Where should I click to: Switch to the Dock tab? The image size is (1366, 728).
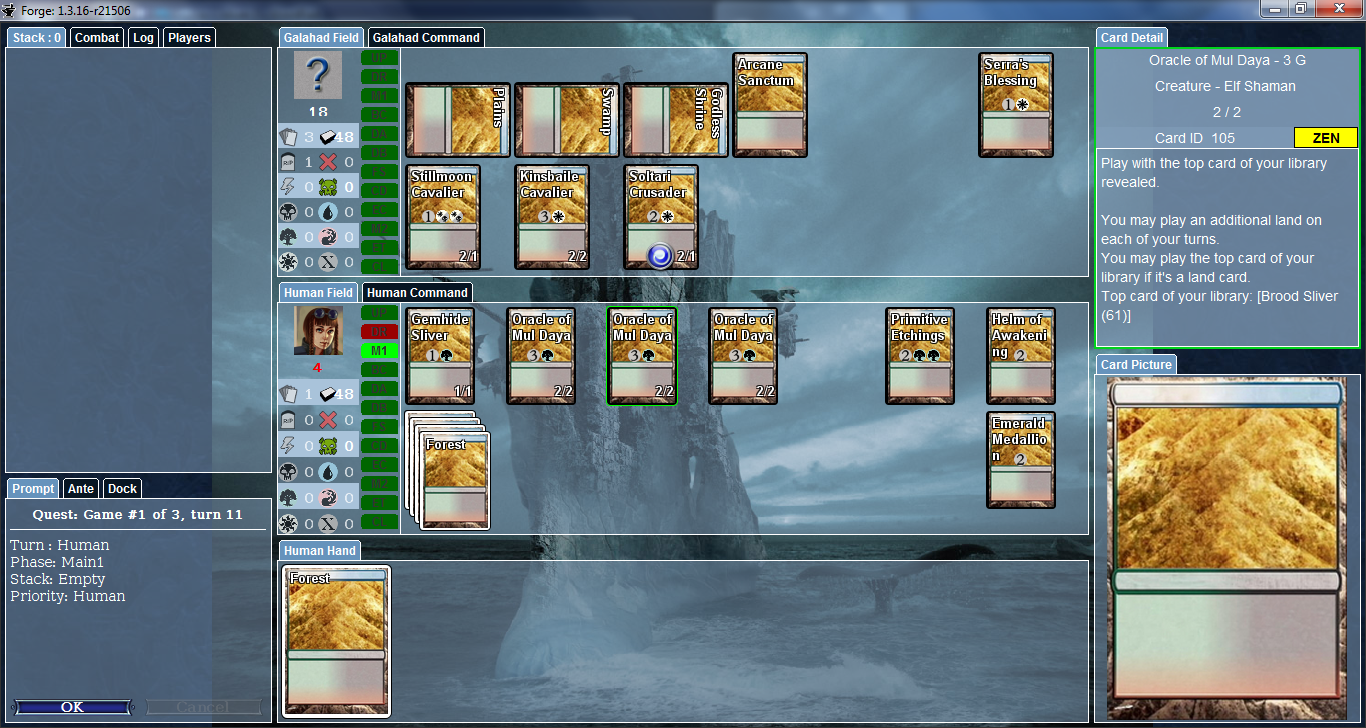[122, 489]
